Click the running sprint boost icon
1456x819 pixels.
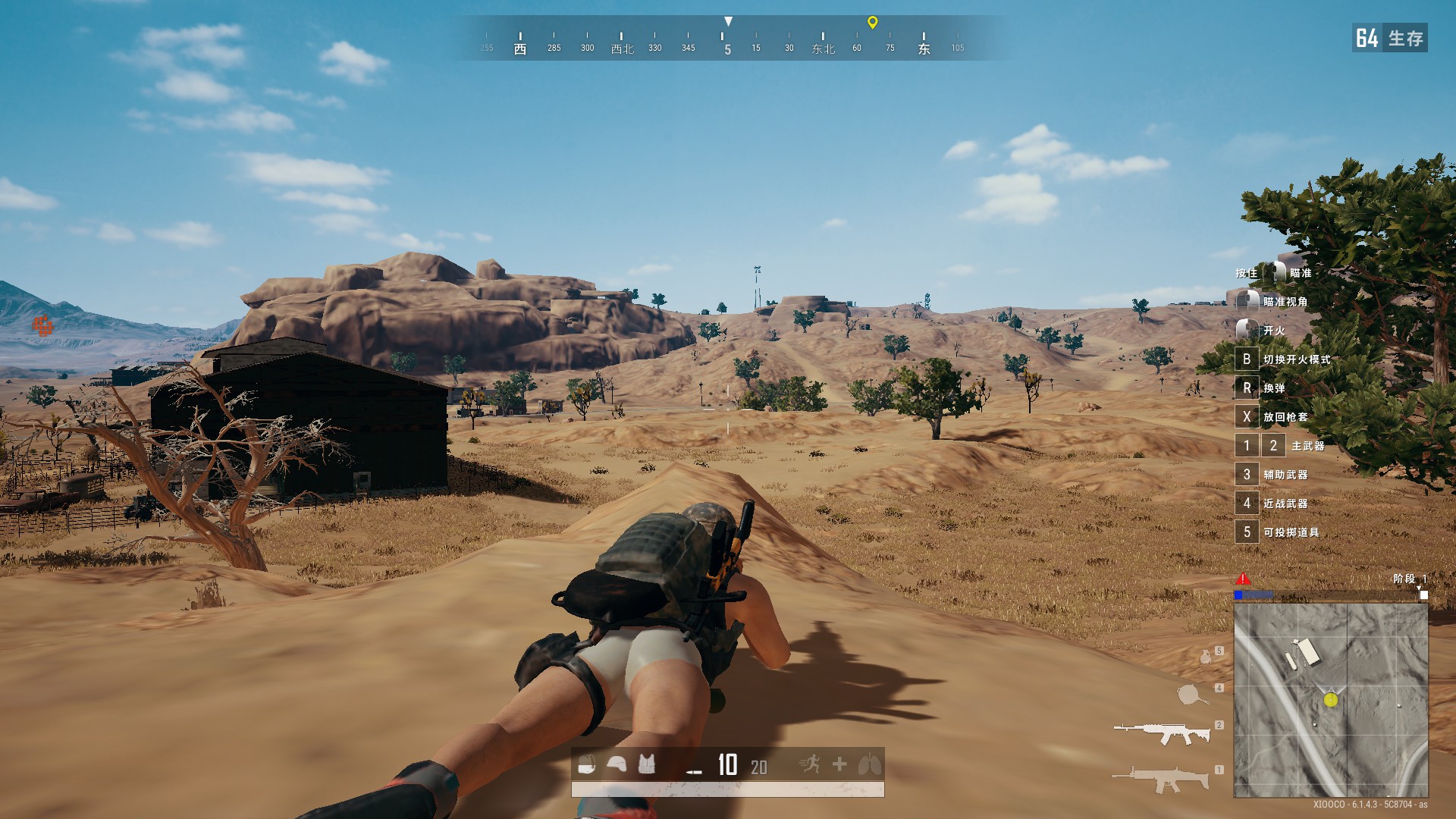click(810, 764)
